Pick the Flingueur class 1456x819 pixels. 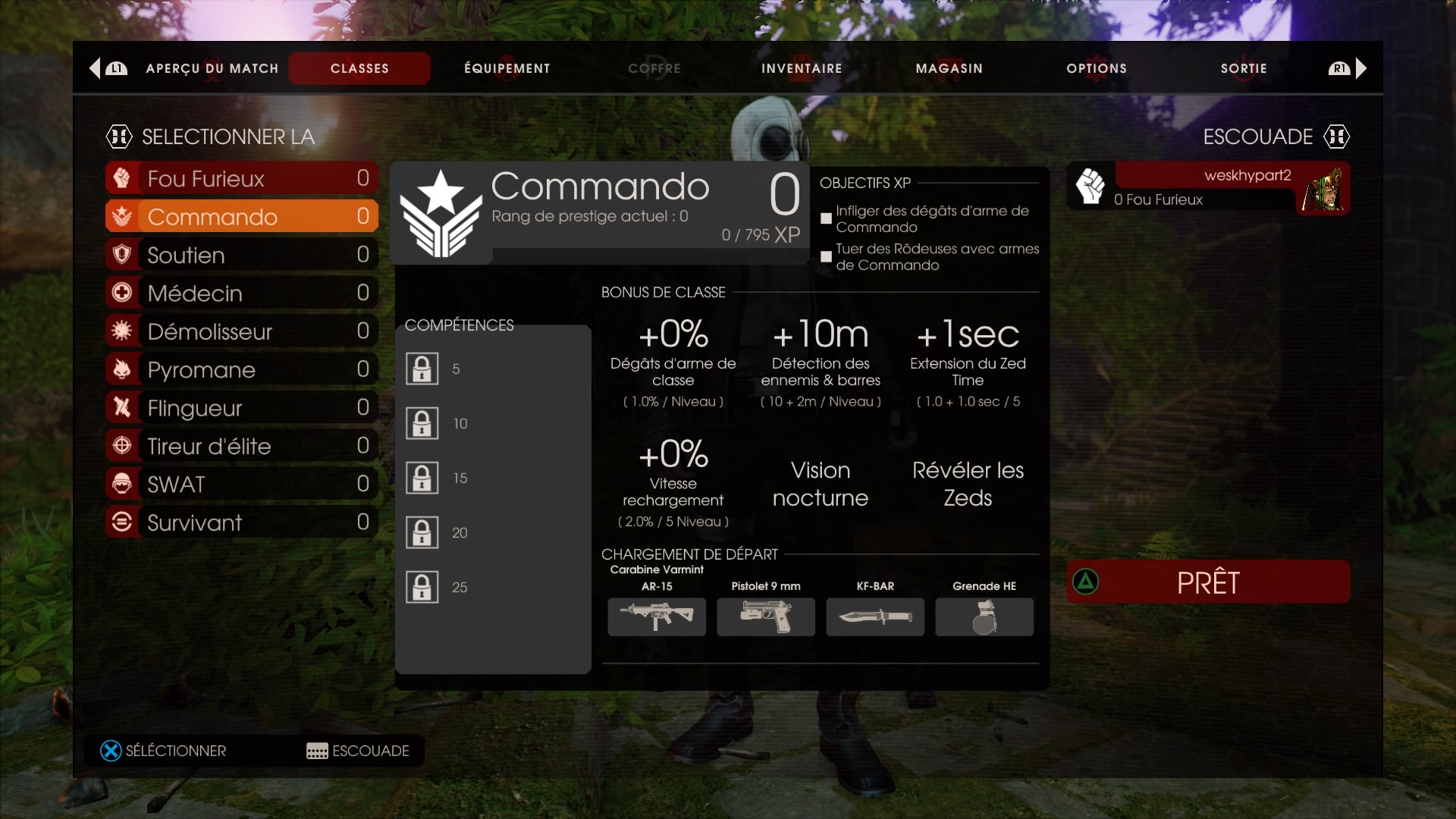coord(242,408)
